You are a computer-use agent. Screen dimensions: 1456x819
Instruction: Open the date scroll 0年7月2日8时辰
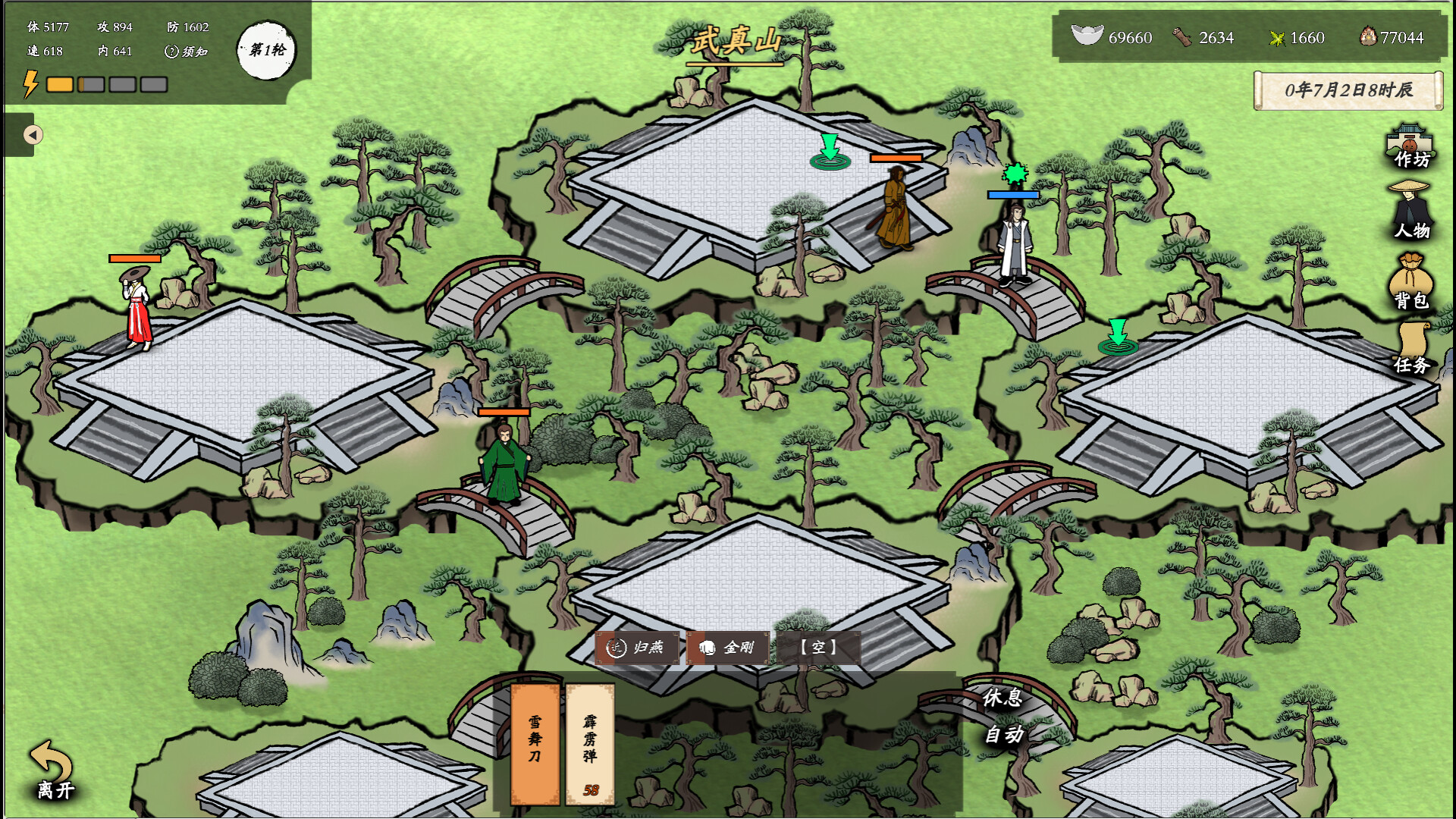1348,89
